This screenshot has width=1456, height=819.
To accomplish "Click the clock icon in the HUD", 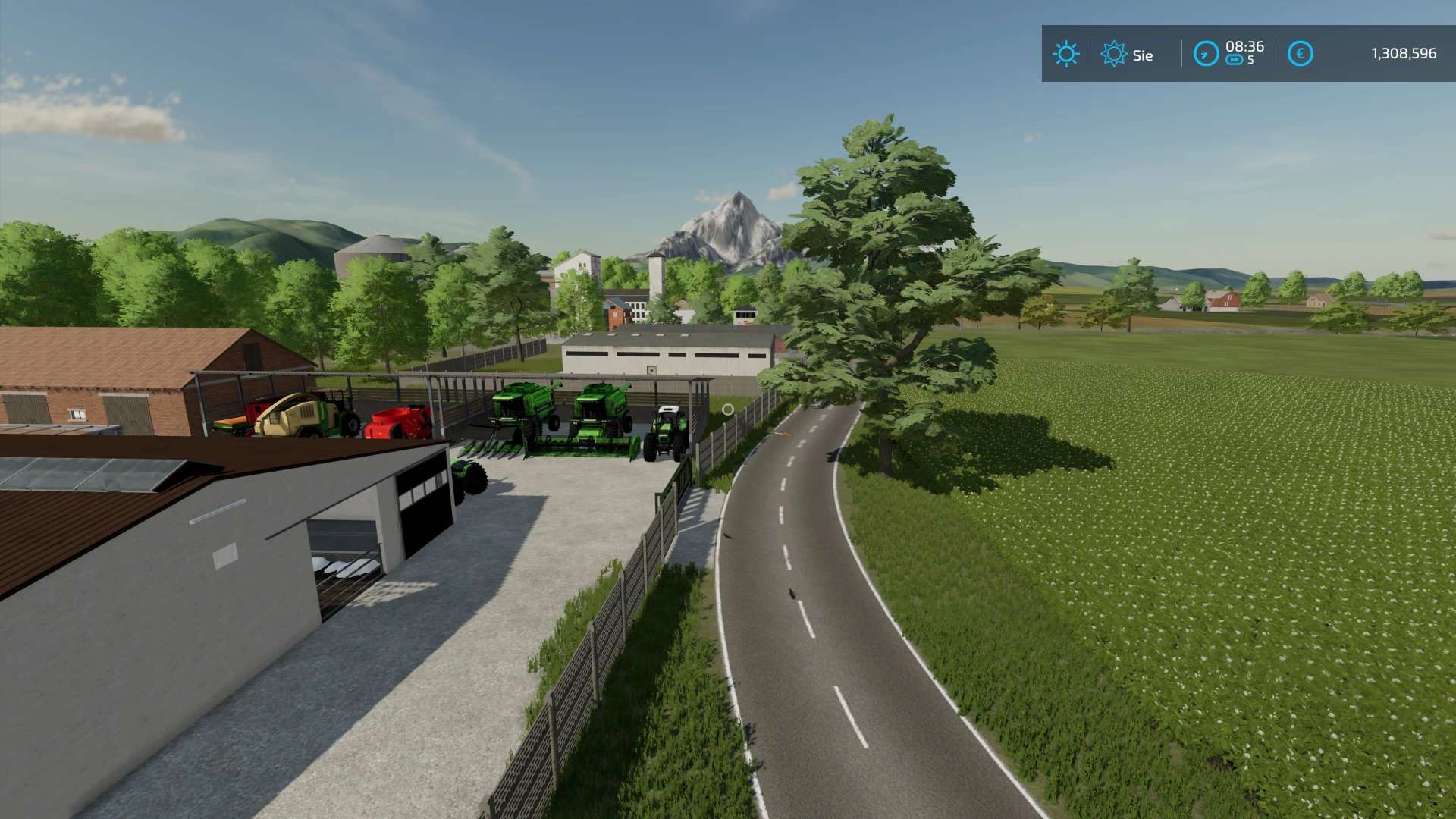I will (x=1206, y=54).
